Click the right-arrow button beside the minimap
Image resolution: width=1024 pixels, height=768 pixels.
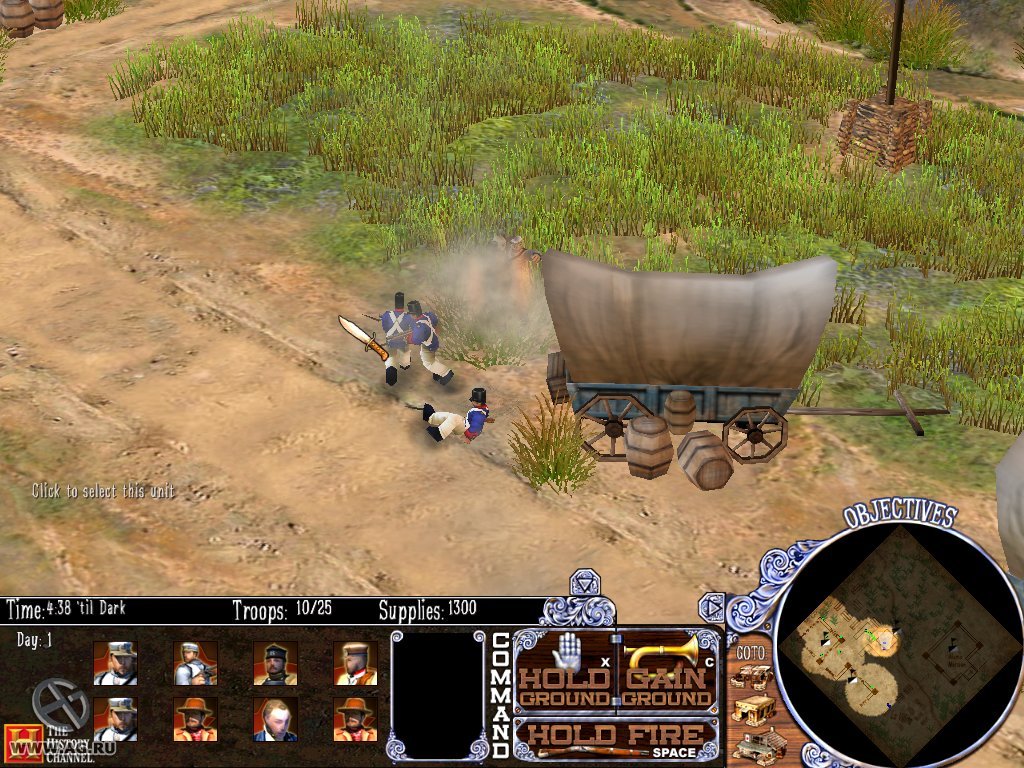711,606
